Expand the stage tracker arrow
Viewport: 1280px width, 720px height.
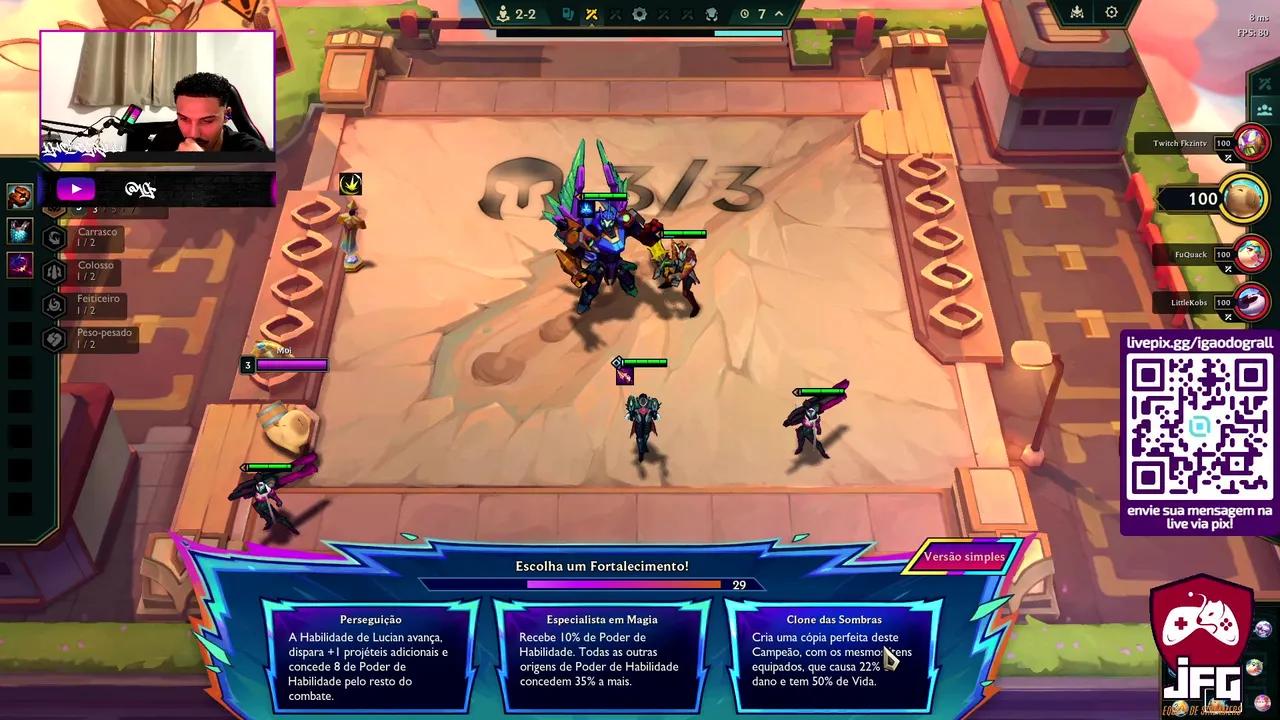pyautogui.click(x=779, y=14)
